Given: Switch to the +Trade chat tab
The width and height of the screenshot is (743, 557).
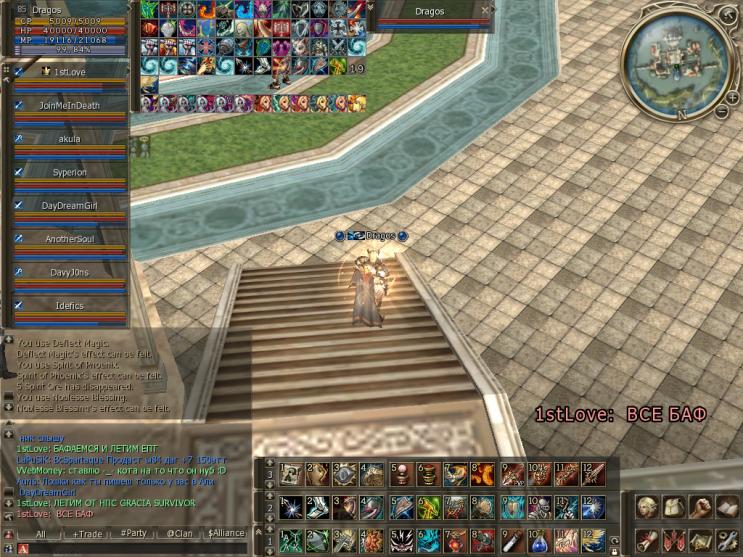Looking at the screenshot, I should click(x=87, y=534).
